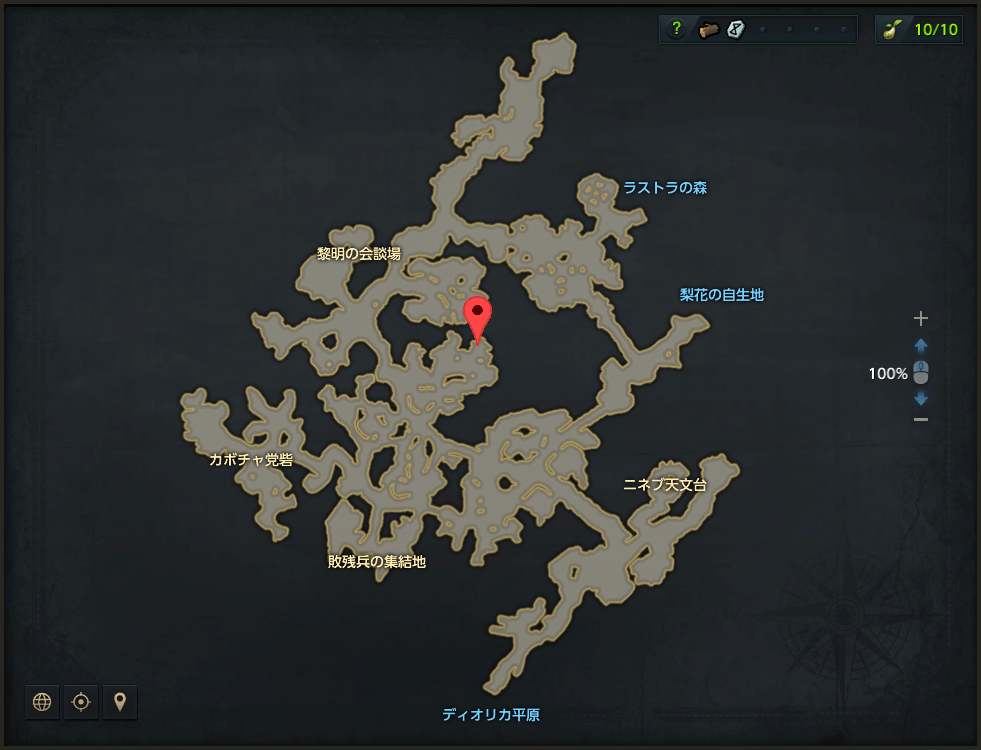981x750 pixels.
Task: Click the 敗残兵の集結地 location label
Action: (x=376, y=562)
